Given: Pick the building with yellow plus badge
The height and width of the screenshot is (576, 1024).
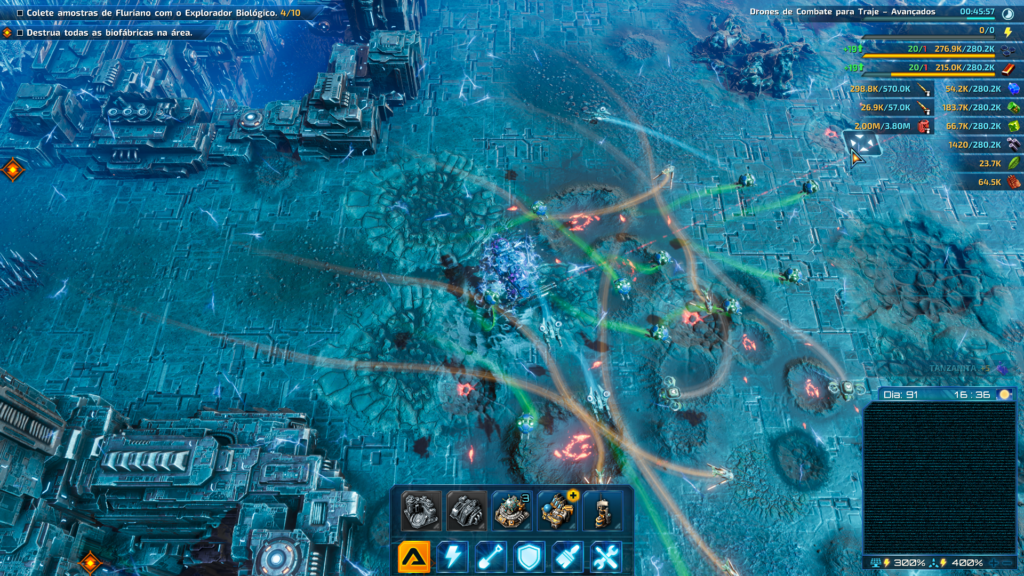Looking at the screenshot, I should point(556,510).
